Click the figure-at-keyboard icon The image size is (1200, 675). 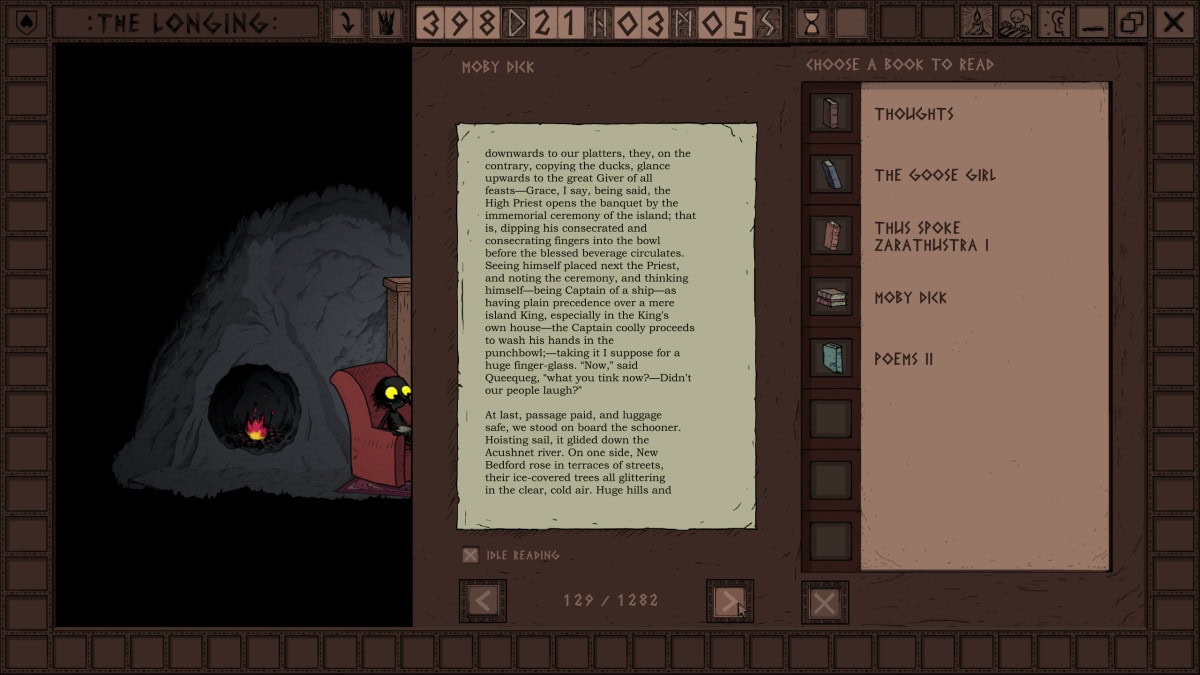[x=1015, y=22]
